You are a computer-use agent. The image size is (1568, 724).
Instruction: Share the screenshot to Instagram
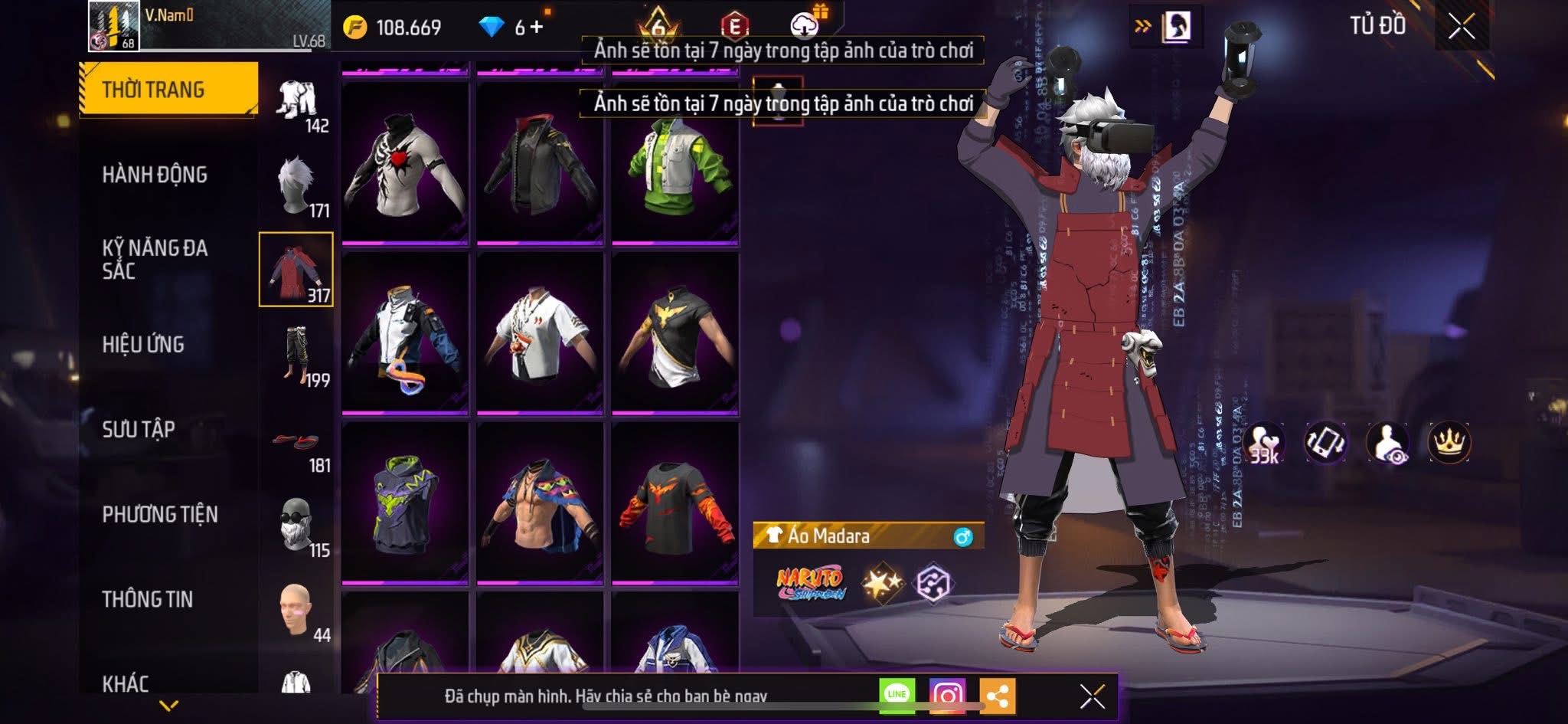point(946,695)
